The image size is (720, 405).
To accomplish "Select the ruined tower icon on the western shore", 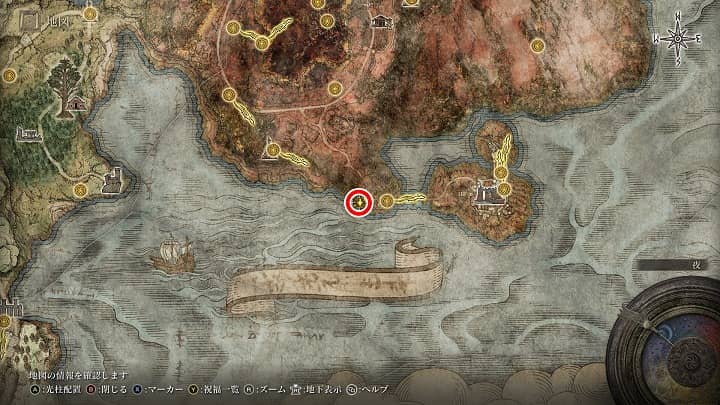I will tap(113, 180).
